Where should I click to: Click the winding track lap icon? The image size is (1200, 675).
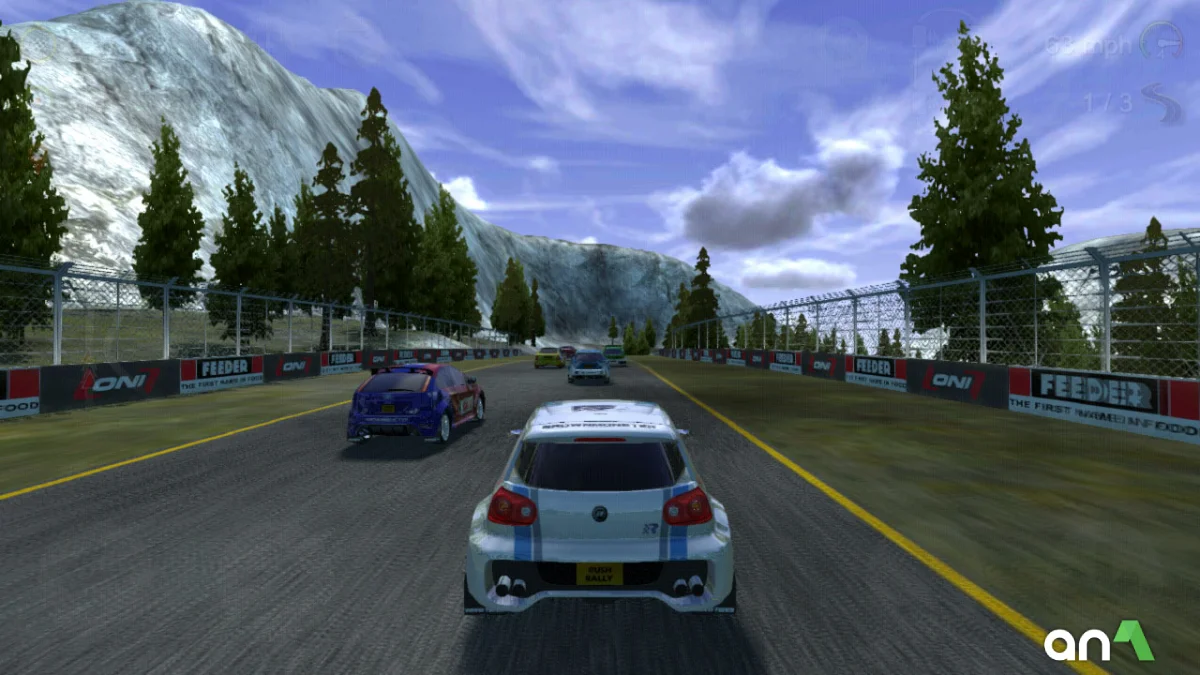[1163, 103]
